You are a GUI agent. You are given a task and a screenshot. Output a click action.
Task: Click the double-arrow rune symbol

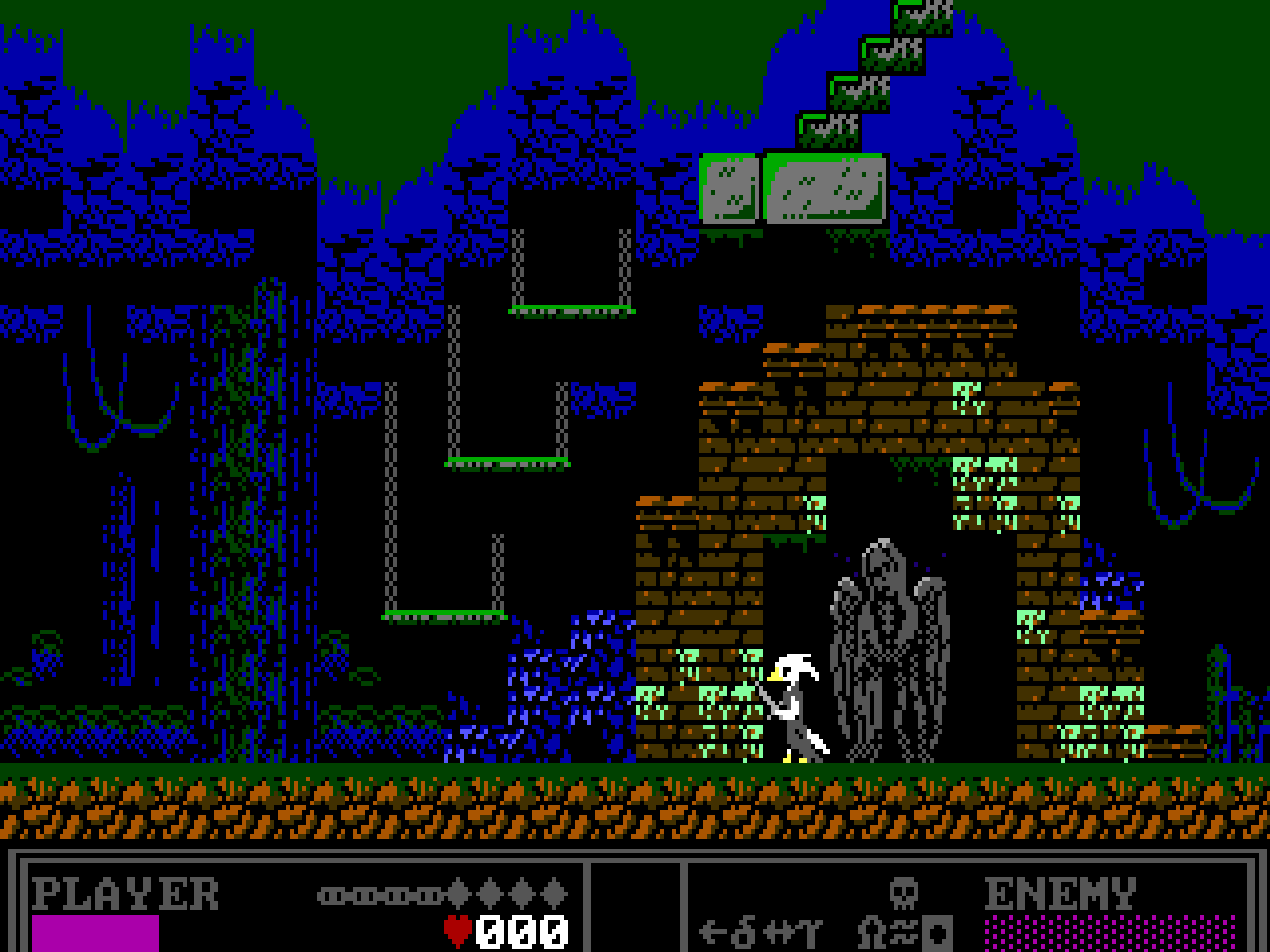tap(779, 931)
